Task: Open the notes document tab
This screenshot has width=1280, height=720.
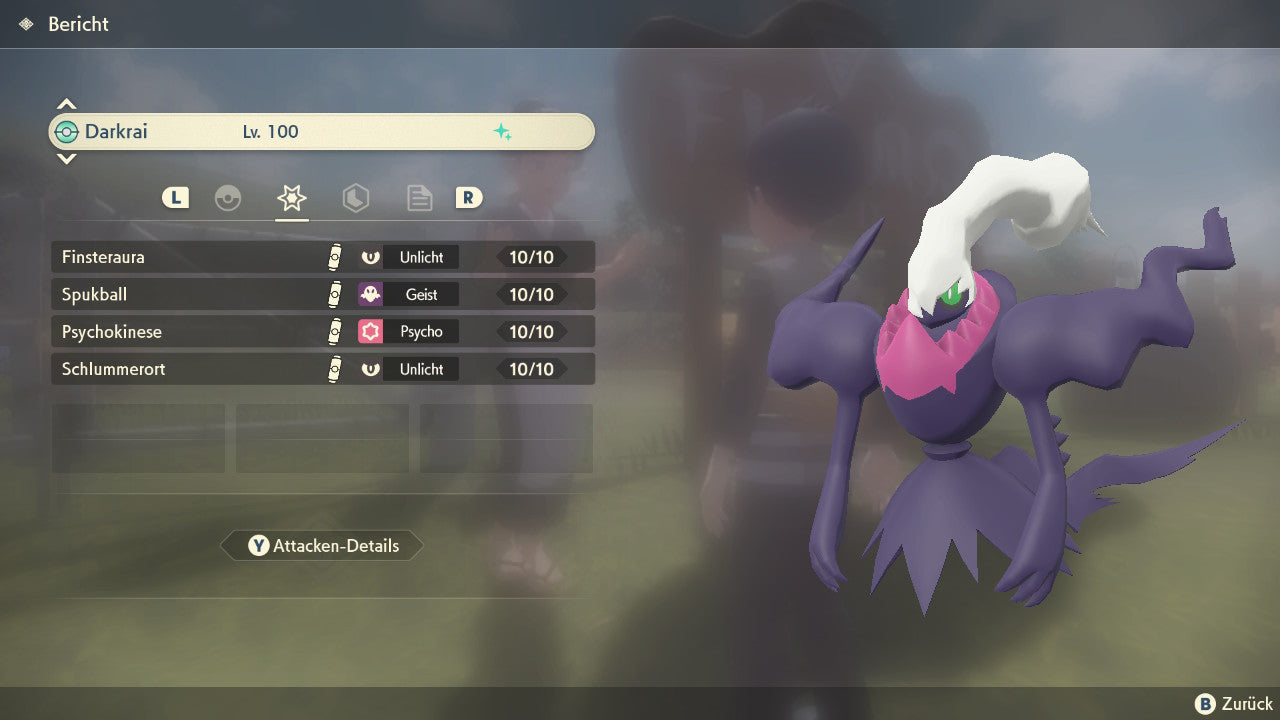Action: [x=419, y=198]
